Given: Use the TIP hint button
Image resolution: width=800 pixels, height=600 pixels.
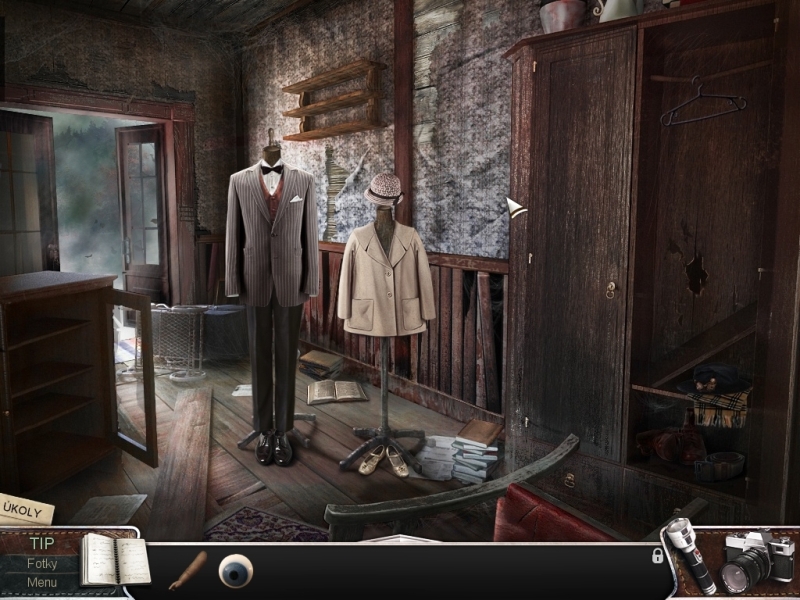Looking at the screenshot, I should click(42, 544).
